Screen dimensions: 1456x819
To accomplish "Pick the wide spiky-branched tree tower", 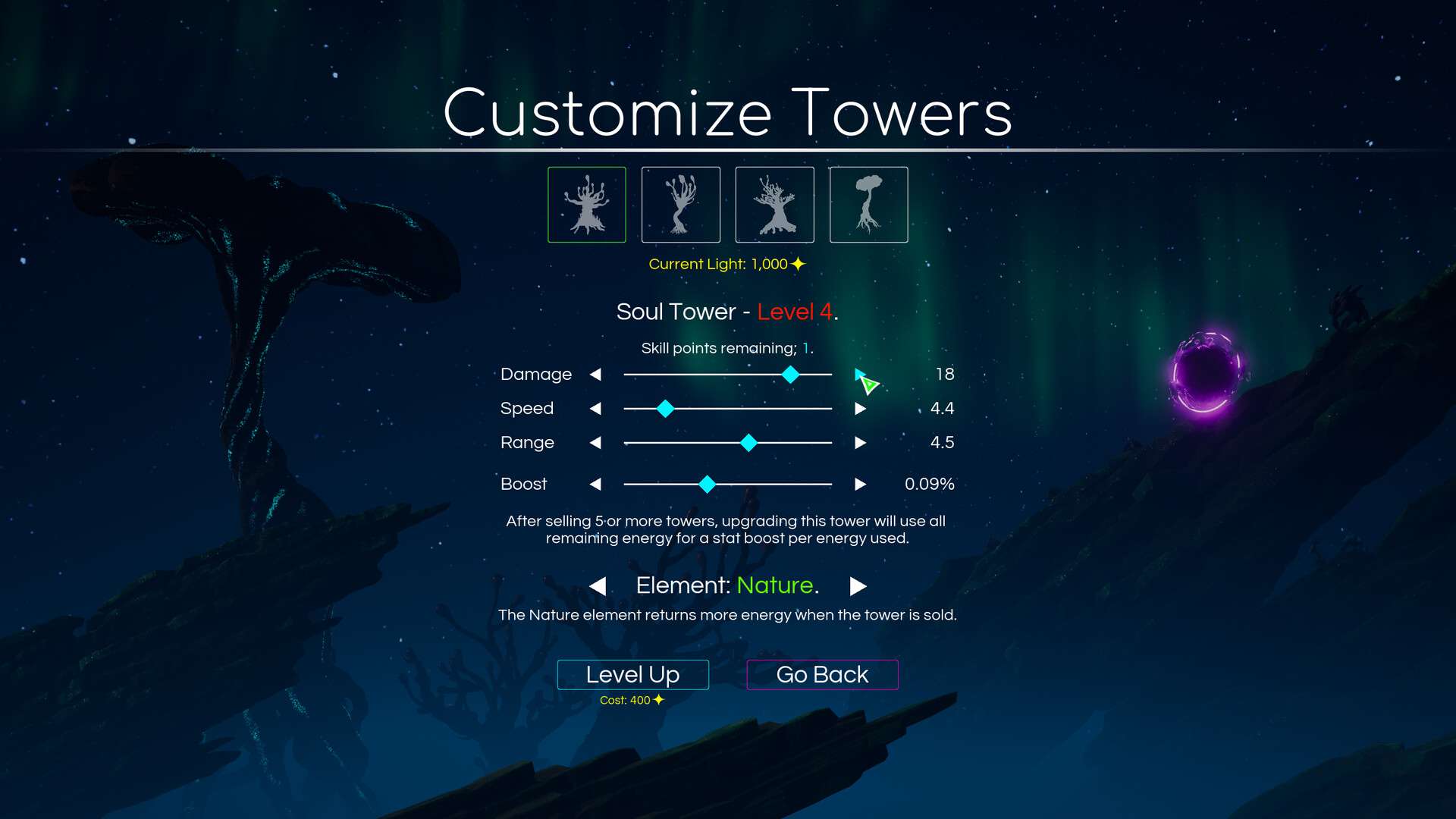I will coord(775,205).
